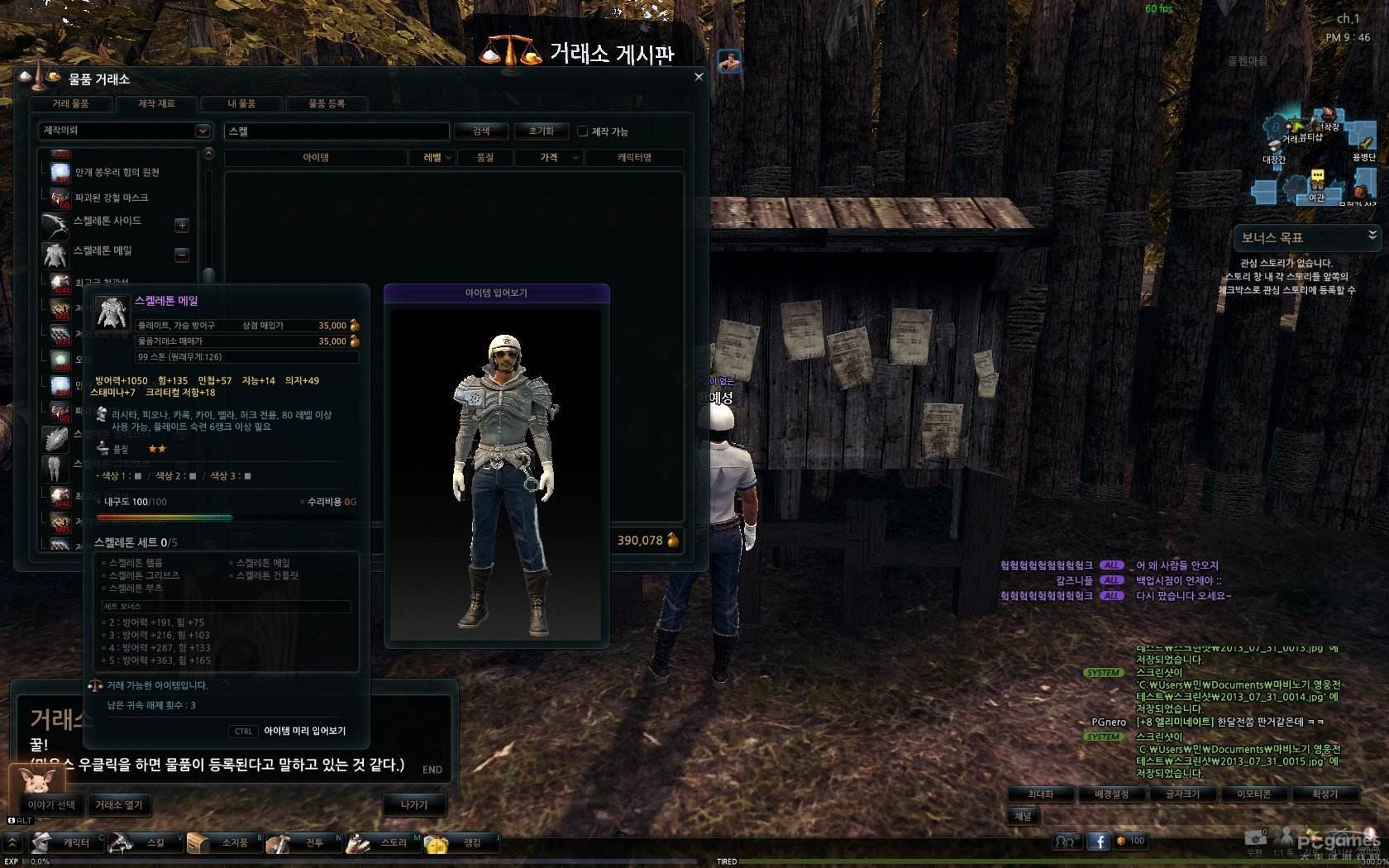This screenshot has width=1389, height=868.
Task: Select the 스켈레톤 메일 item icon in the list
Action: coord(55,255)
